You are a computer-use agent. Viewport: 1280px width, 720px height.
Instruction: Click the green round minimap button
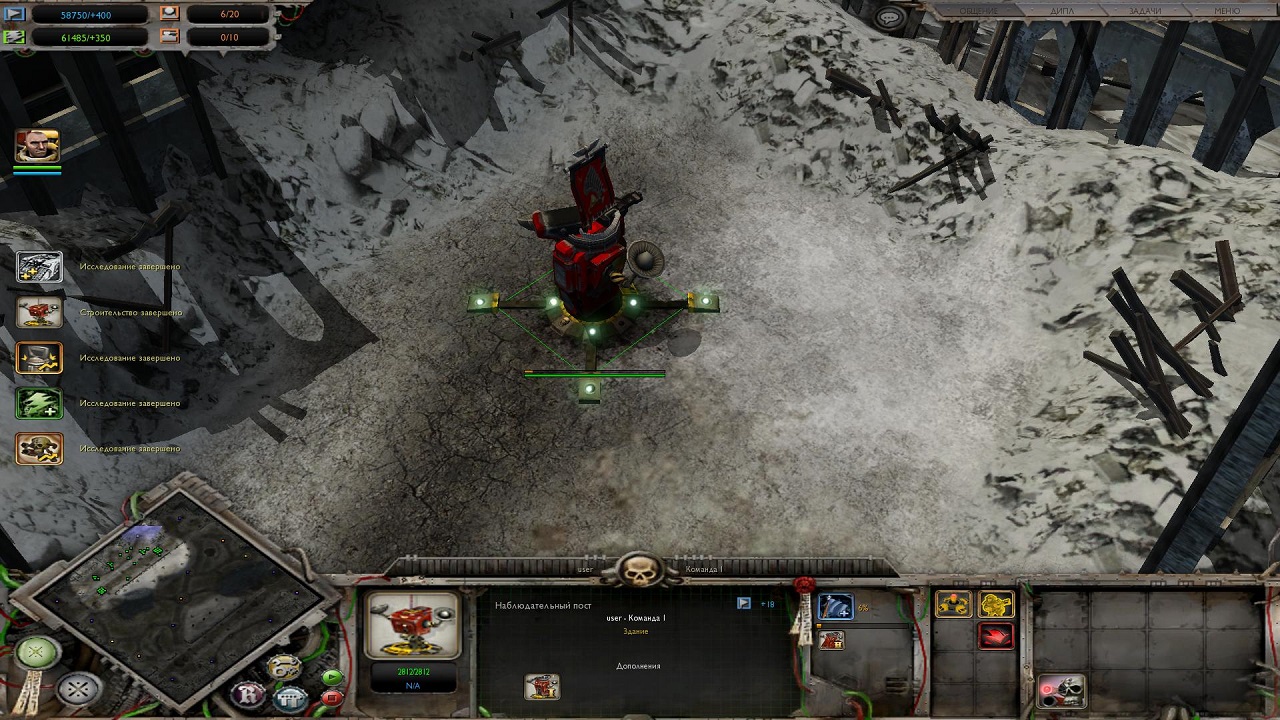pos(37,653)
